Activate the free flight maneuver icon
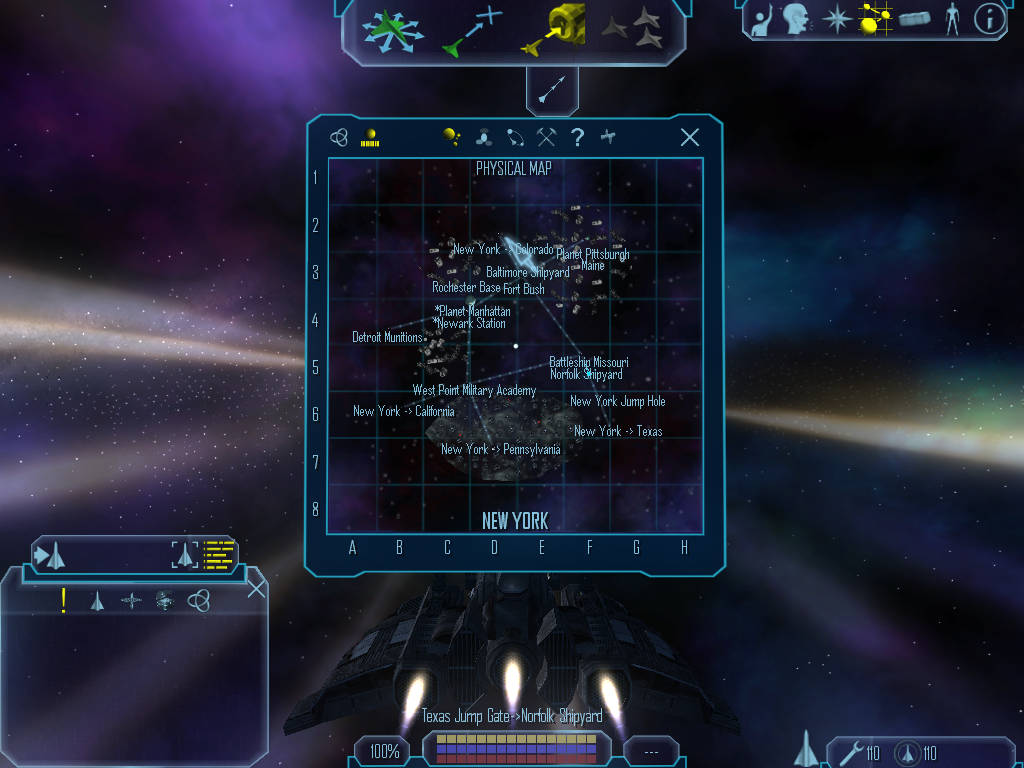This screenshot has width=1024, height=768. (392, 30)
